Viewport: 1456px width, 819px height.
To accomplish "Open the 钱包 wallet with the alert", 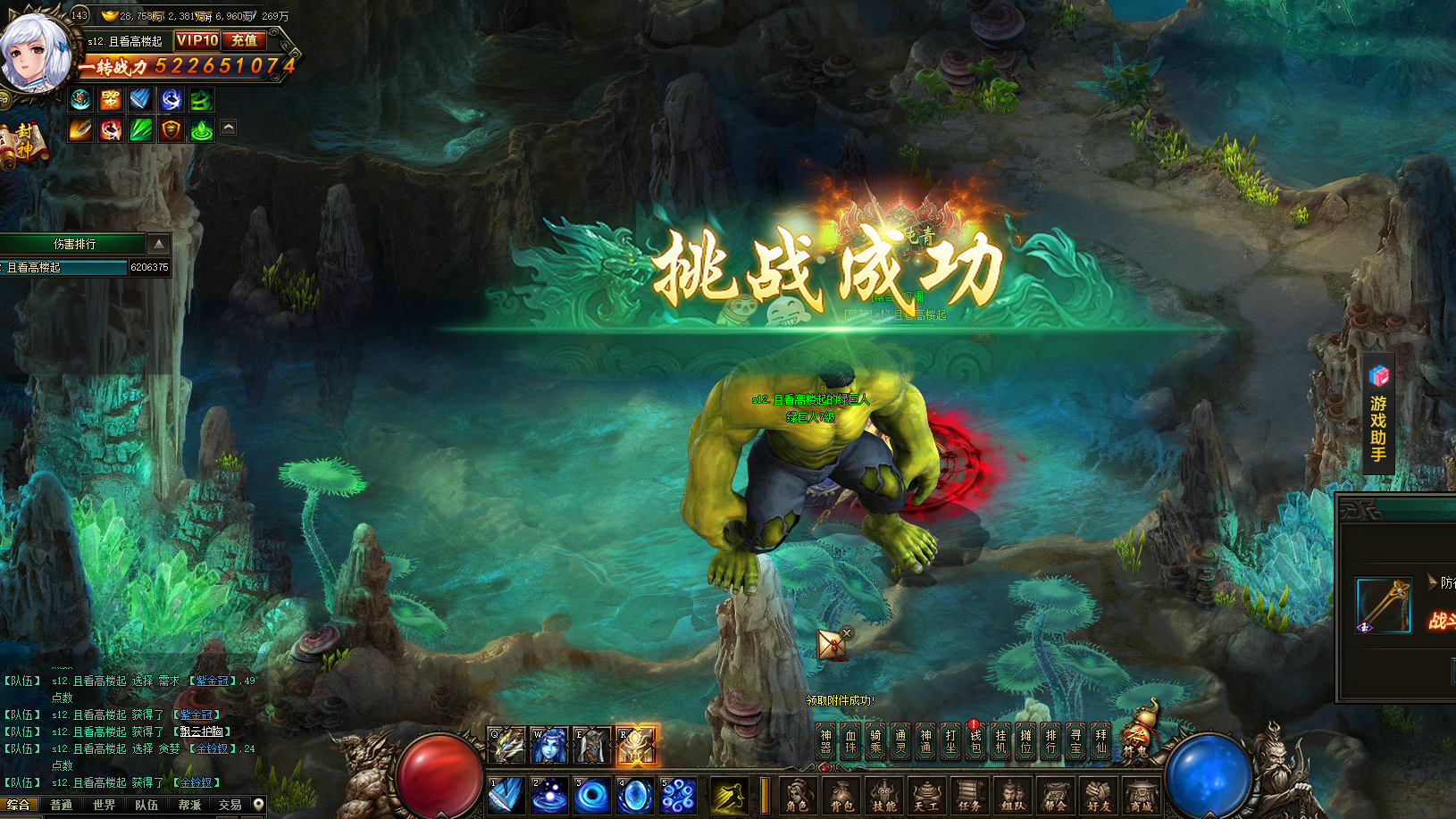I will [975, 741].
